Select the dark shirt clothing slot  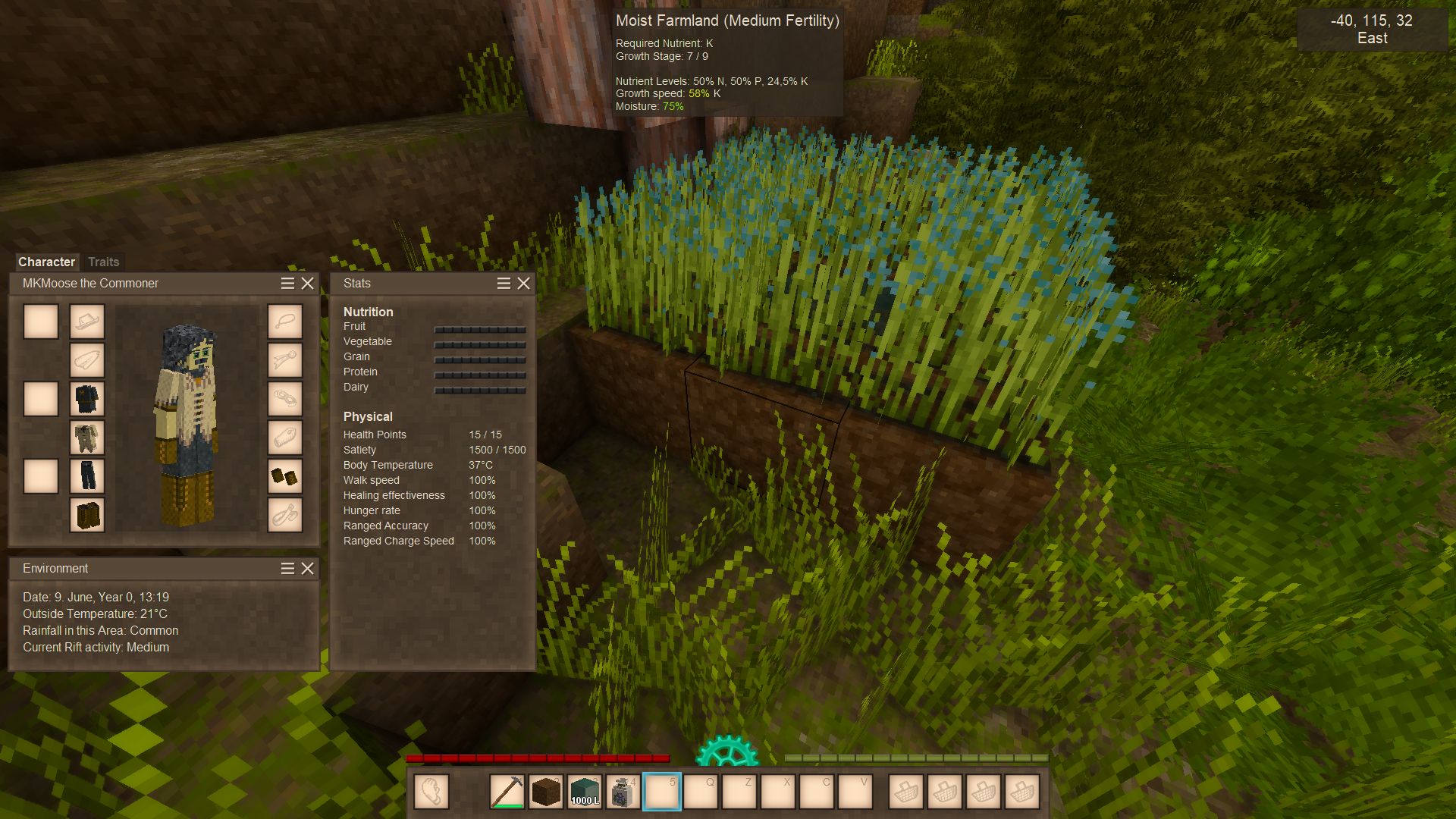87,399
